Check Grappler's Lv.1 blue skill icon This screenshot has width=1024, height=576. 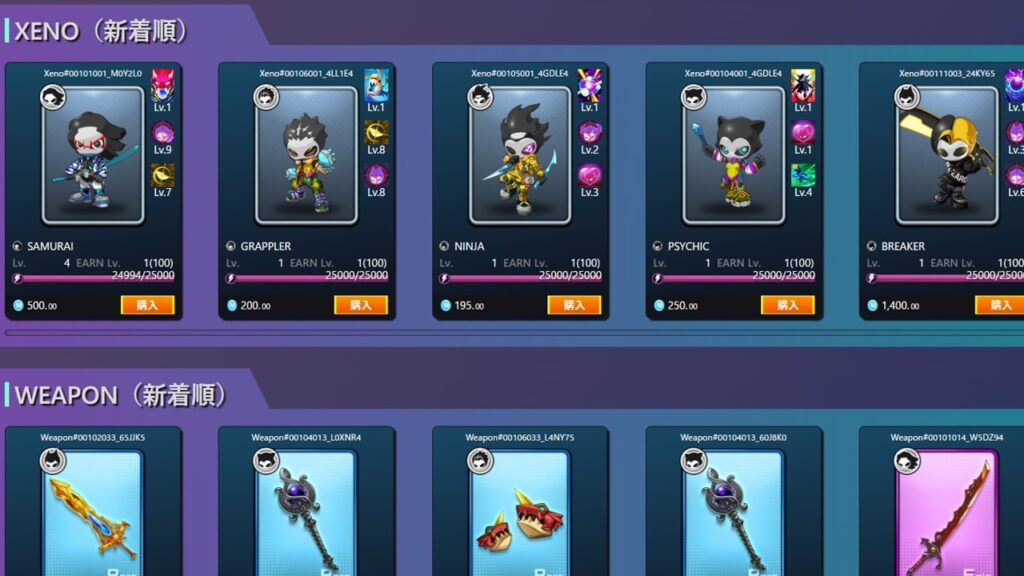[x=376, y=84]
